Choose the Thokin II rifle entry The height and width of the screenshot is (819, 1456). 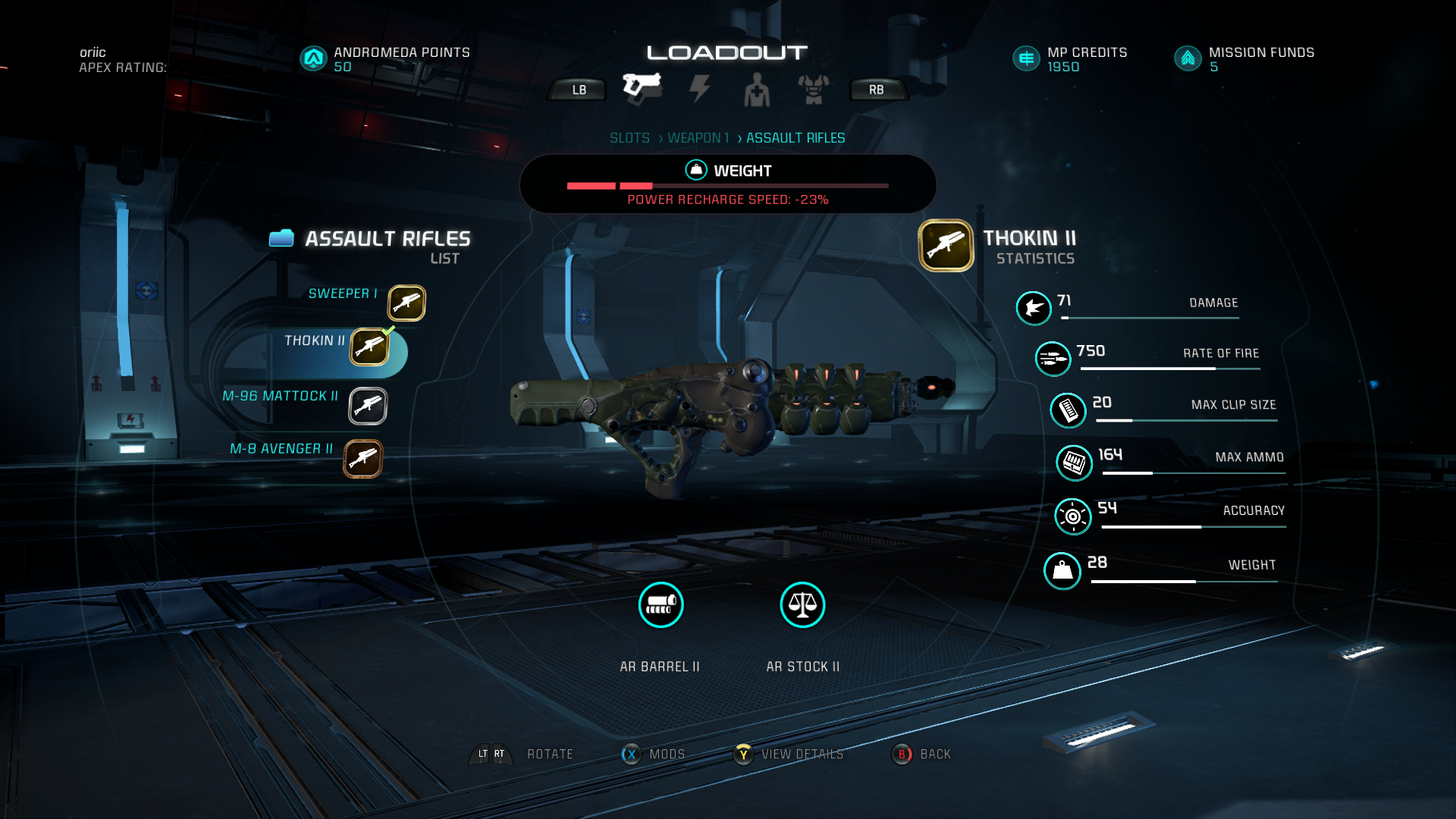point(369,347)
